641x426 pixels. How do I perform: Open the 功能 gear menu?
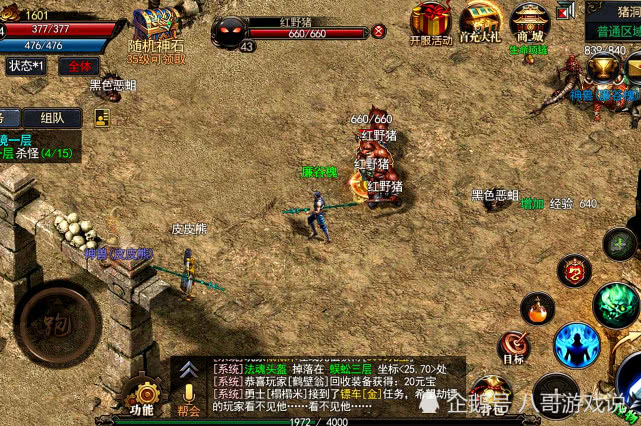[x=141, y=394]
